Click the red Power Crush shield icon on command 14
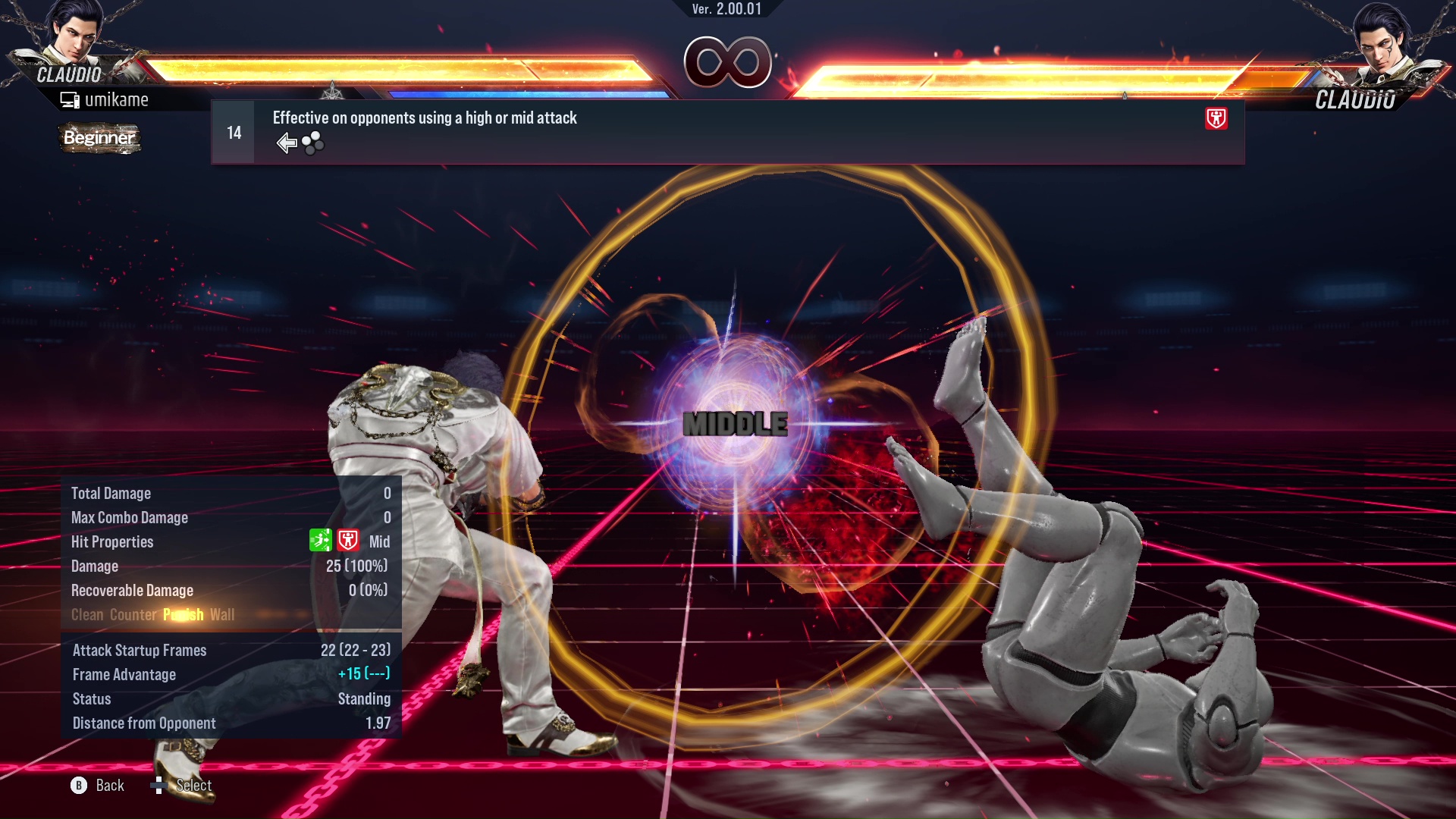 point(1216,119)
